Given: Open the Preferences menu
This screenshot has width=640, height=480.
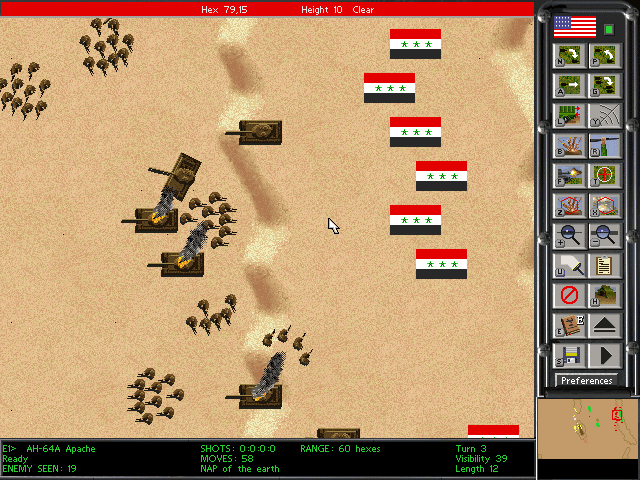Looking at the screenshot, I should tap(586, 381).
